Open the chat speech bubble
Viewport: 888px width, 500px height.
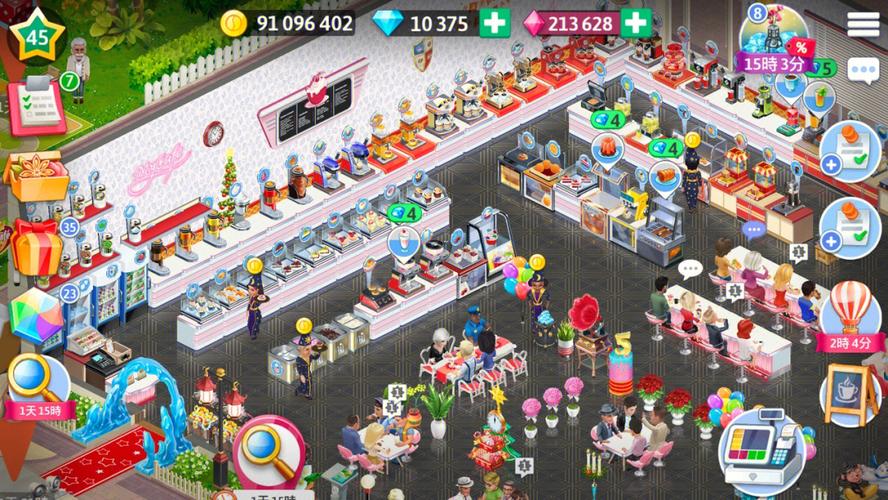click(862, 70)
